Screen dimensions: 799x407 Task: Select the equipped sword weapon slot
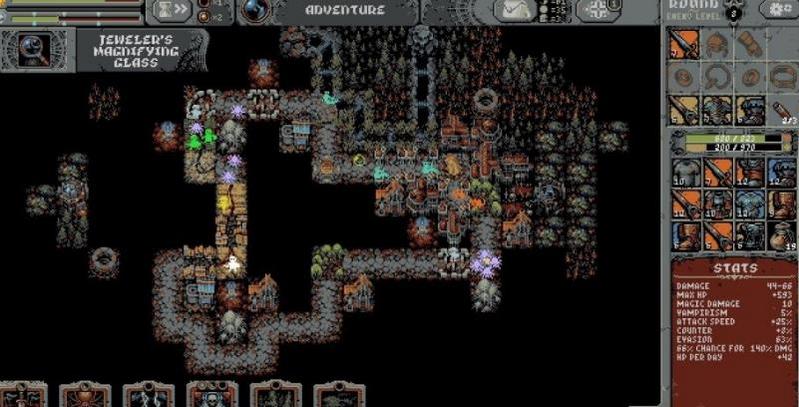click(683, 44)
